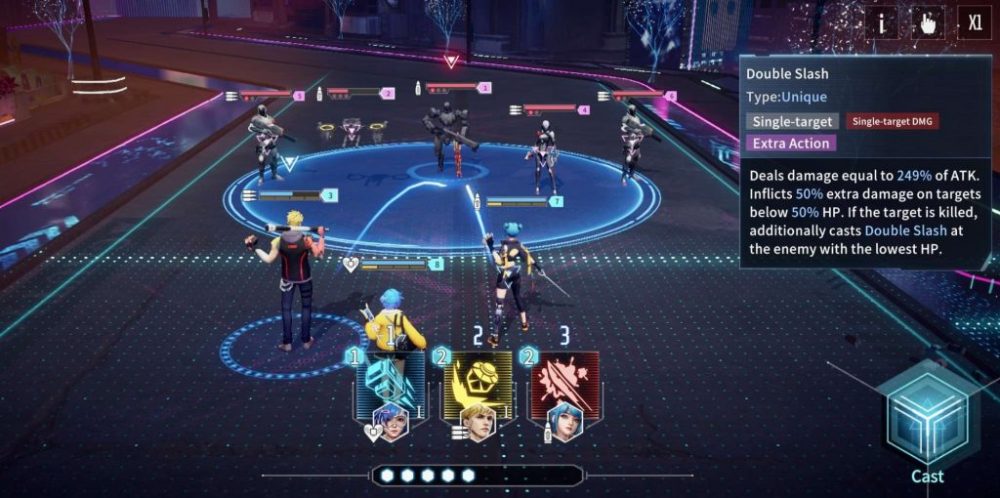Click the Extra Action tag in tooltip
Viewport: 1000px width, 498px height.
click(790, 143)
